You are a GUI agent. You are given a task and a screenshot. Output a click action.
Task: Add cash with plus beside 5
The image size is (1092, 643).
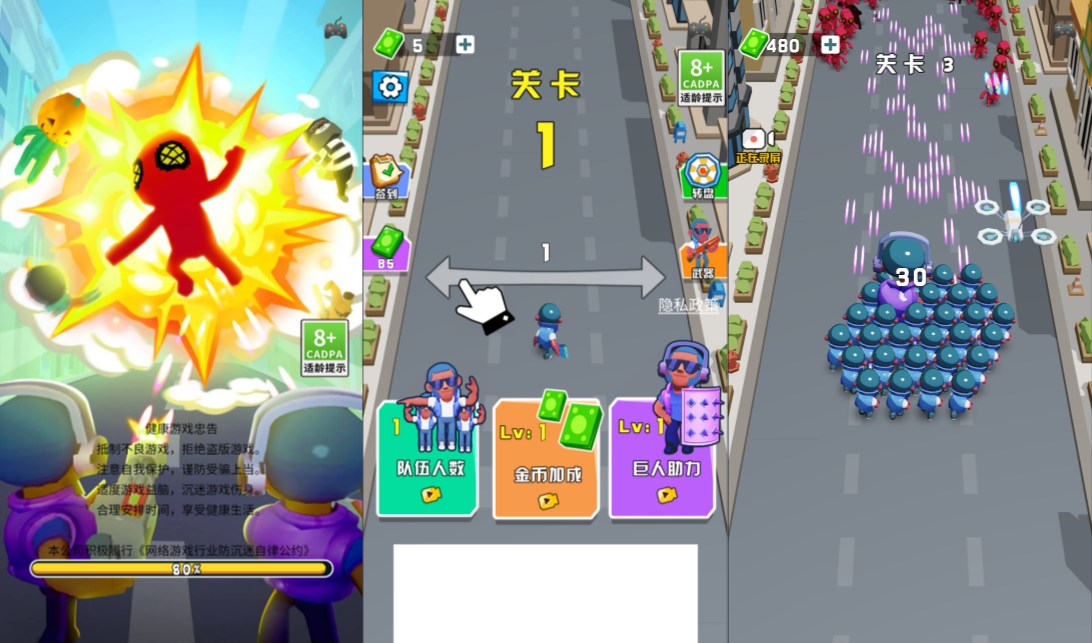pos(465,44)
